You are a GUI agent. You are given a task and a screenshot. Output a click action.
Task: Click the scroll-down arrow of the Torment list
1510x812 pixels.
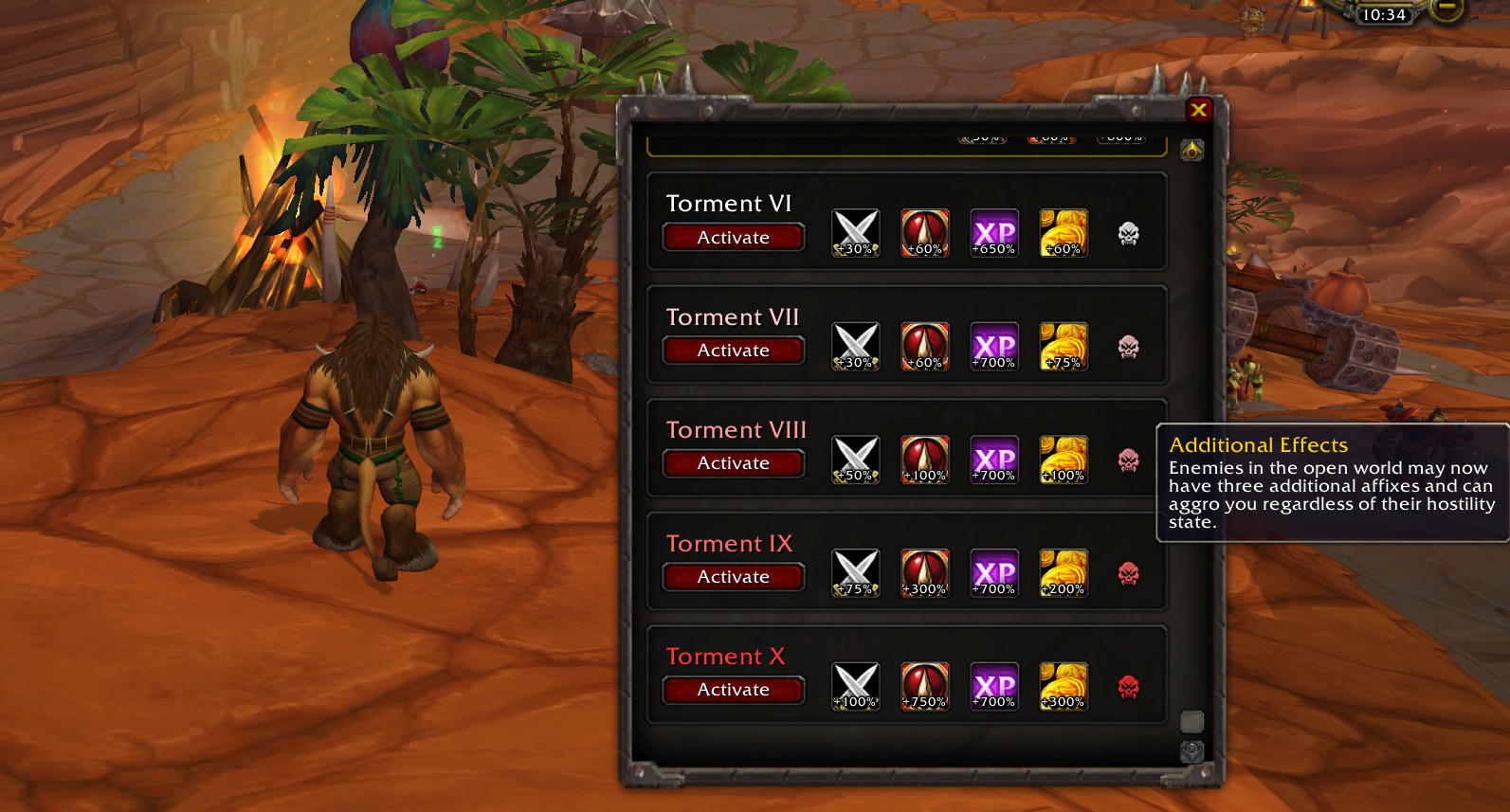pyautogui.click(x=1192, y=751)
